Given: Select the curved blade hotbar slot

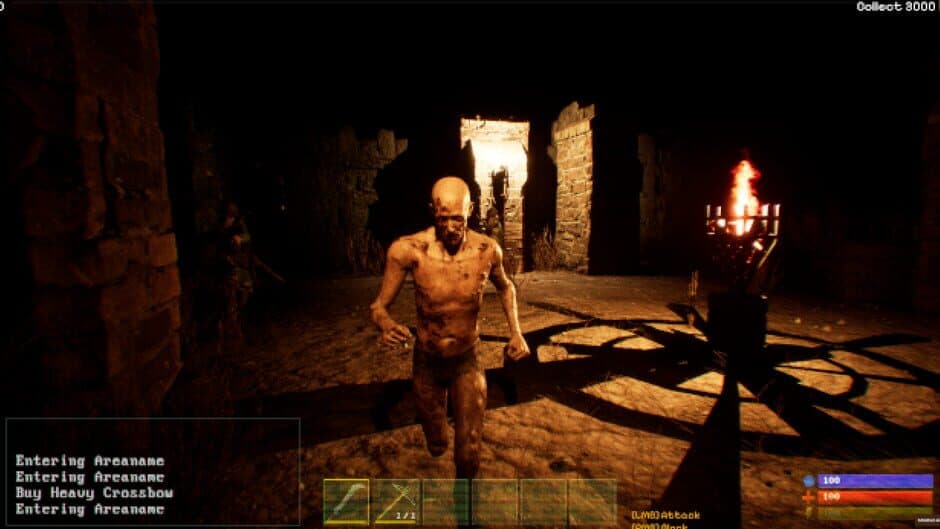Looking at the screenshot, I should [346, 501].
